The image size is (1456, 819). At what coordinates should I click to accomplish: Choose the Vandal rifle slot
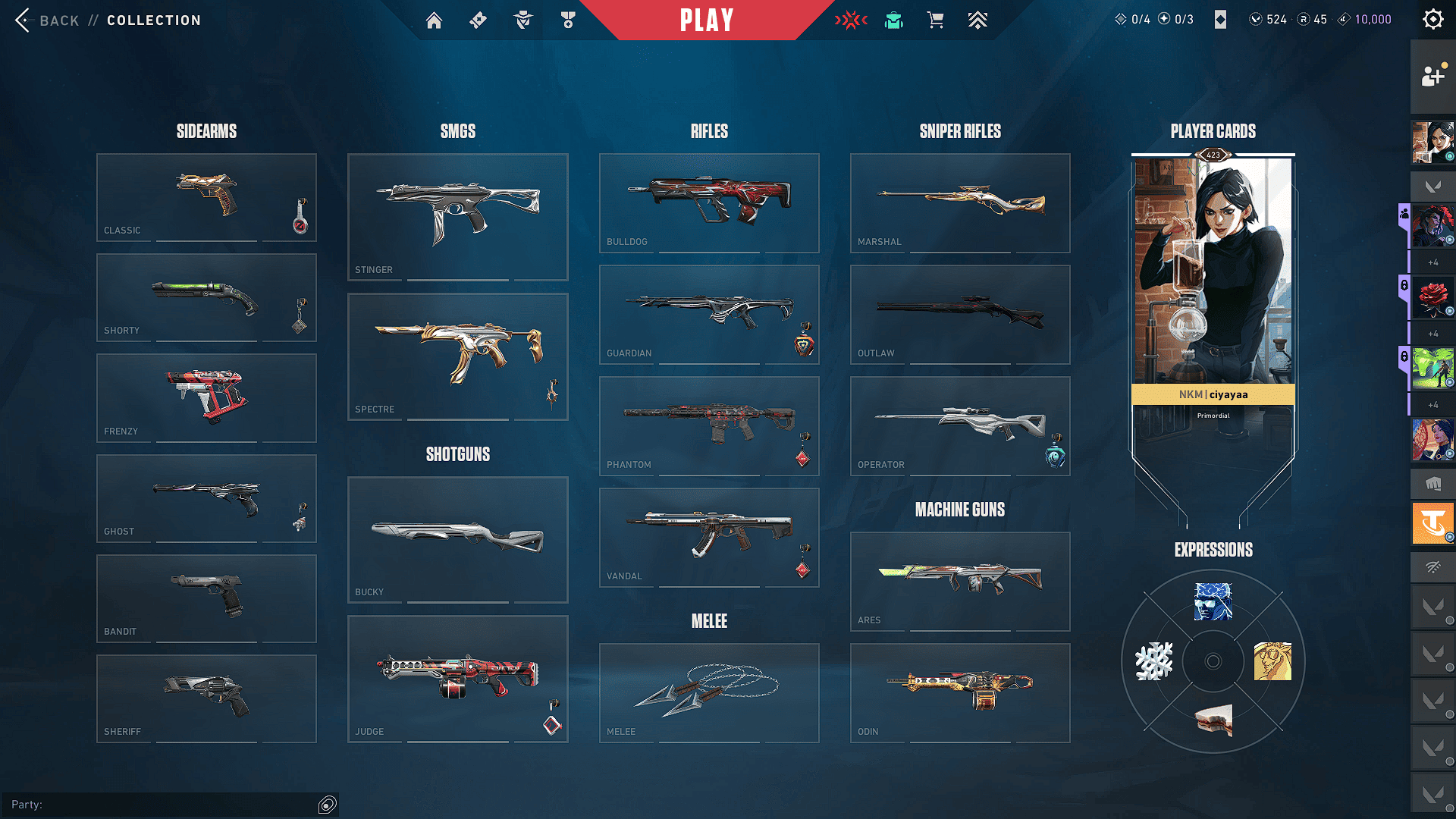click(709, 537)
